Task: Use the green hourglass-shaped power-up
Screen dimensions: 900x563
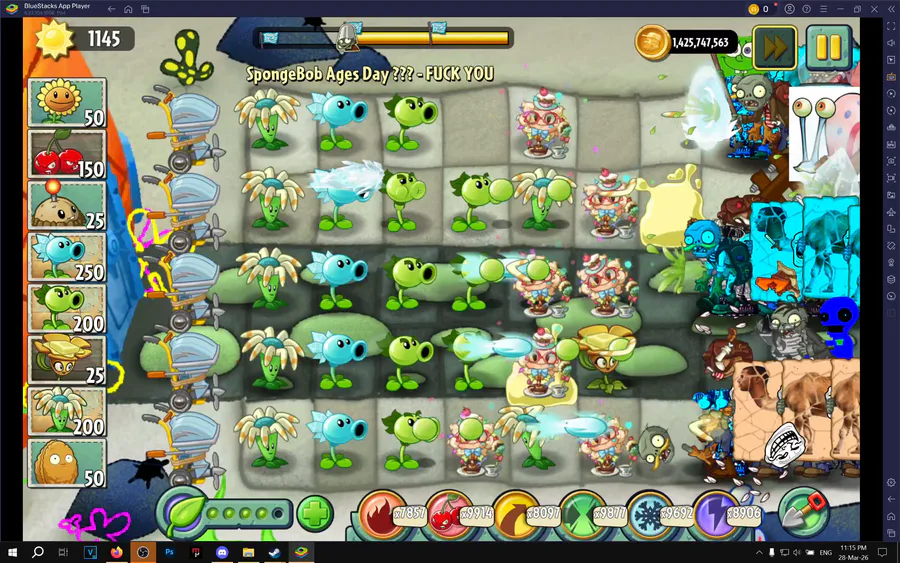Action: pyautogui.click(x=584, y=514)
